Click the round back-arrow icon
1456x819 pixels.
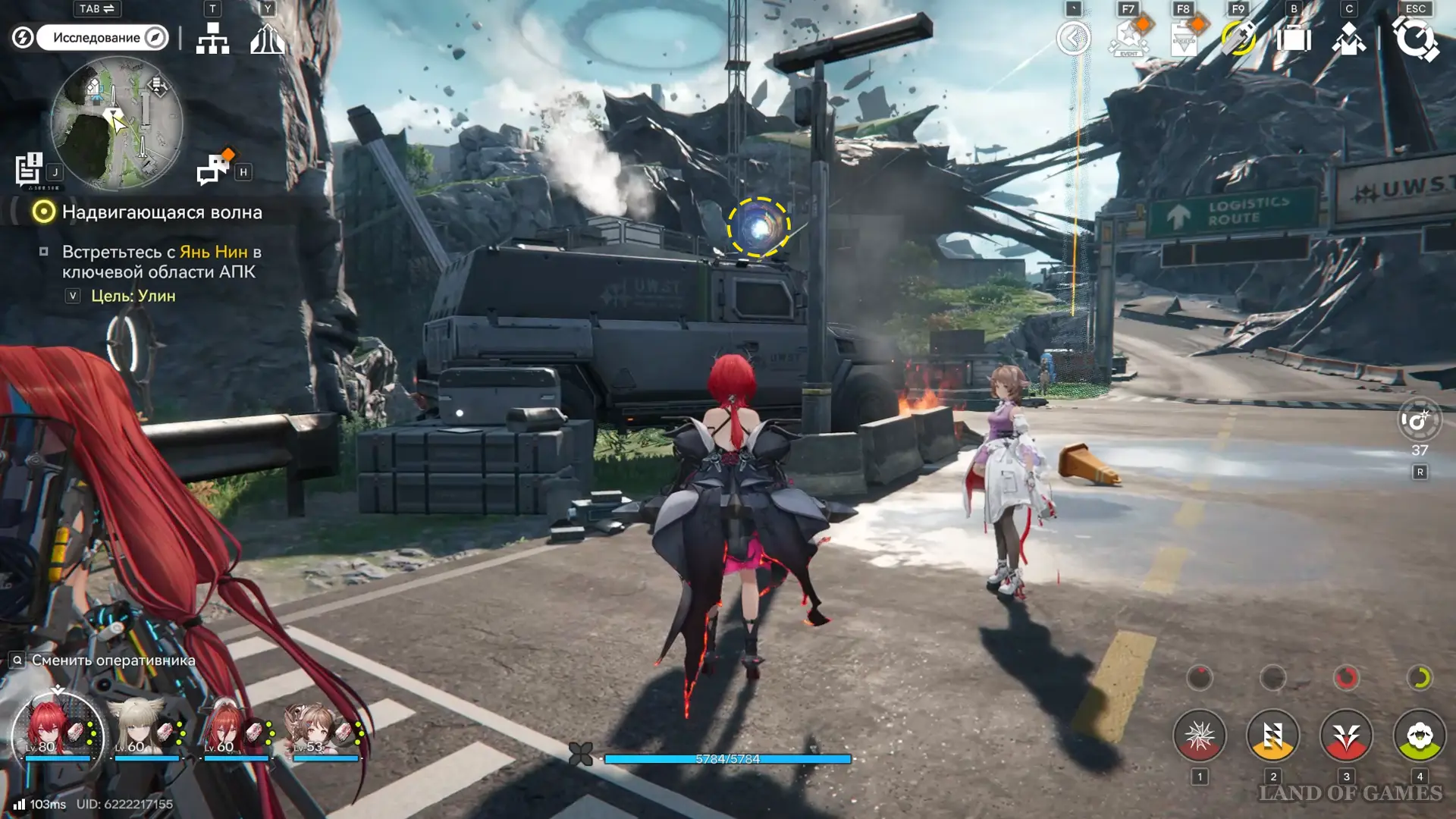(x=1073, y=38)
